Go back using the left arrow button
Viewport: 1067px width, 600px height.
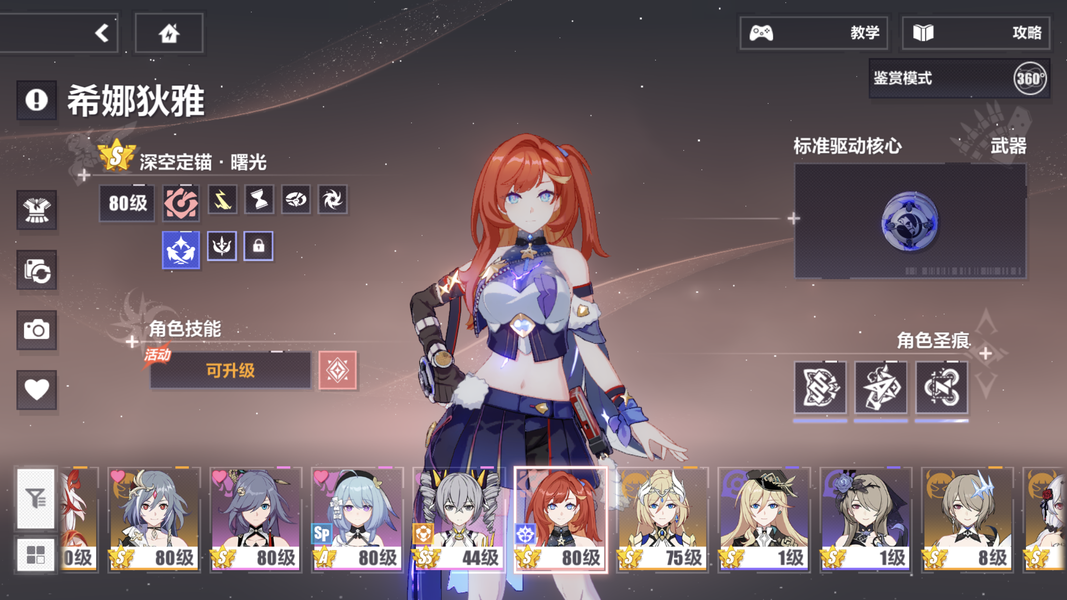coord(101,33)
